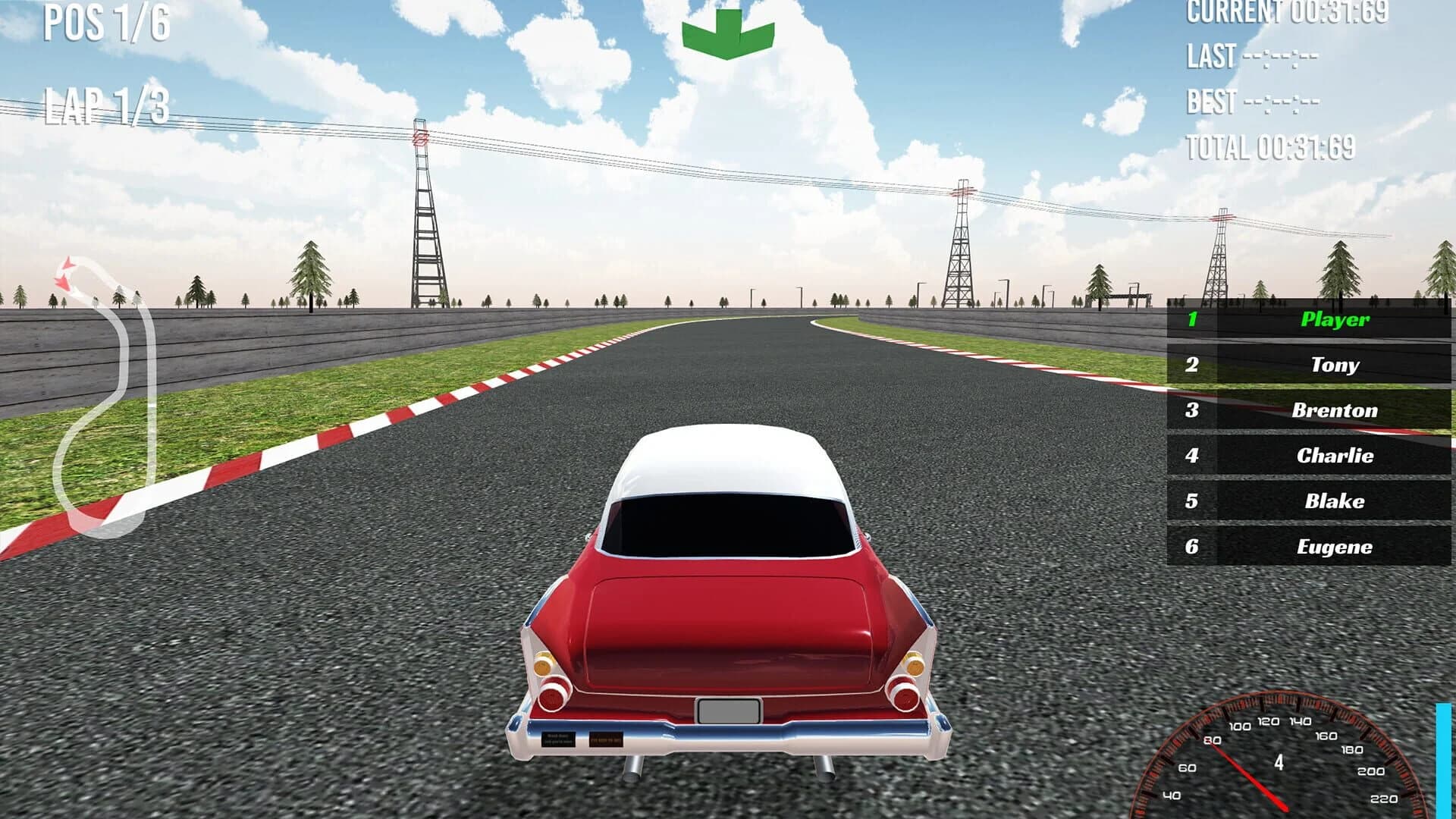The height and width of the screenshot is (819, 1456).
Task: Click the green checkpoint arrow above the track
Action: pos(726,32)
